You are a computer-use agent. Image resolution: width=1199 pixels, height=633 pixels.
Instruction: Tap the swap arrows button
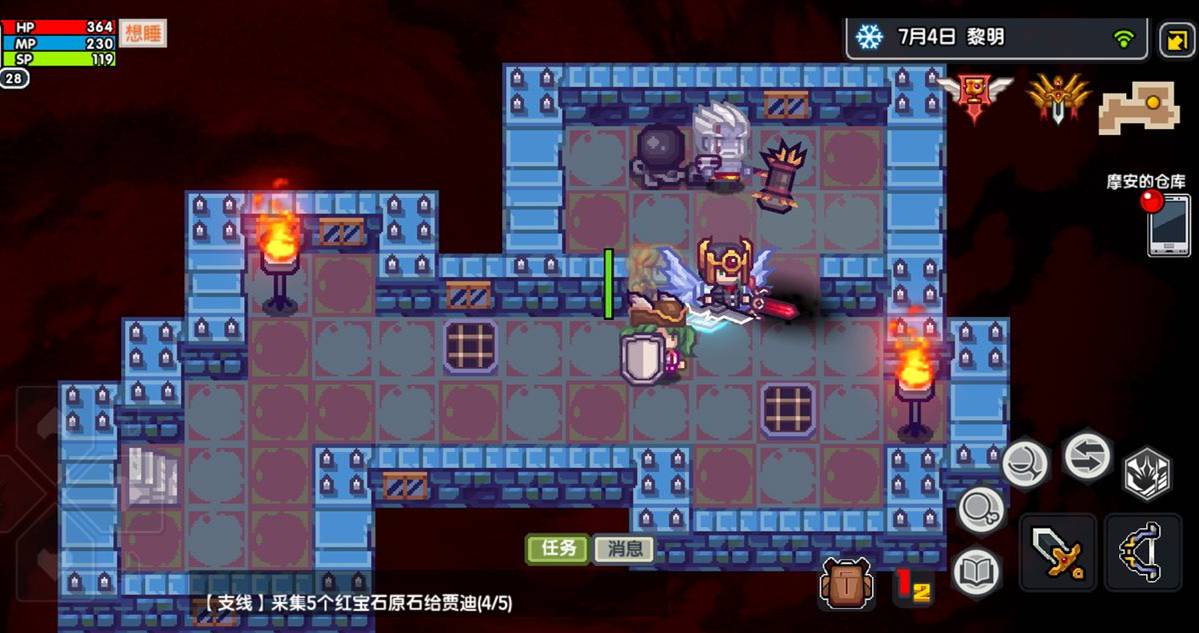pyautogui.click(x=1087, y=455)
